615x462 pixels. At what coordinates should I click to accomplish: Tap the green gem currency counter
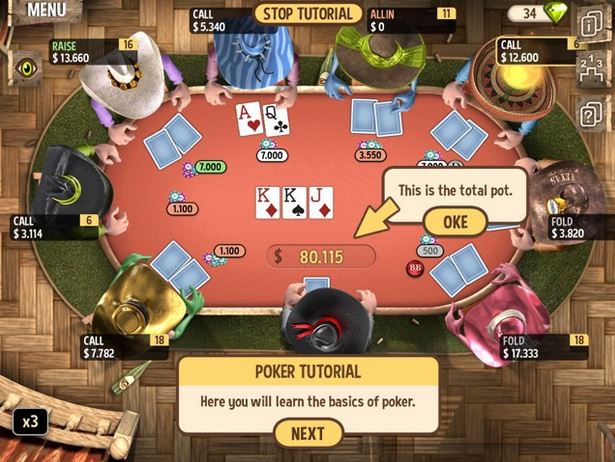tap(541, 14)
